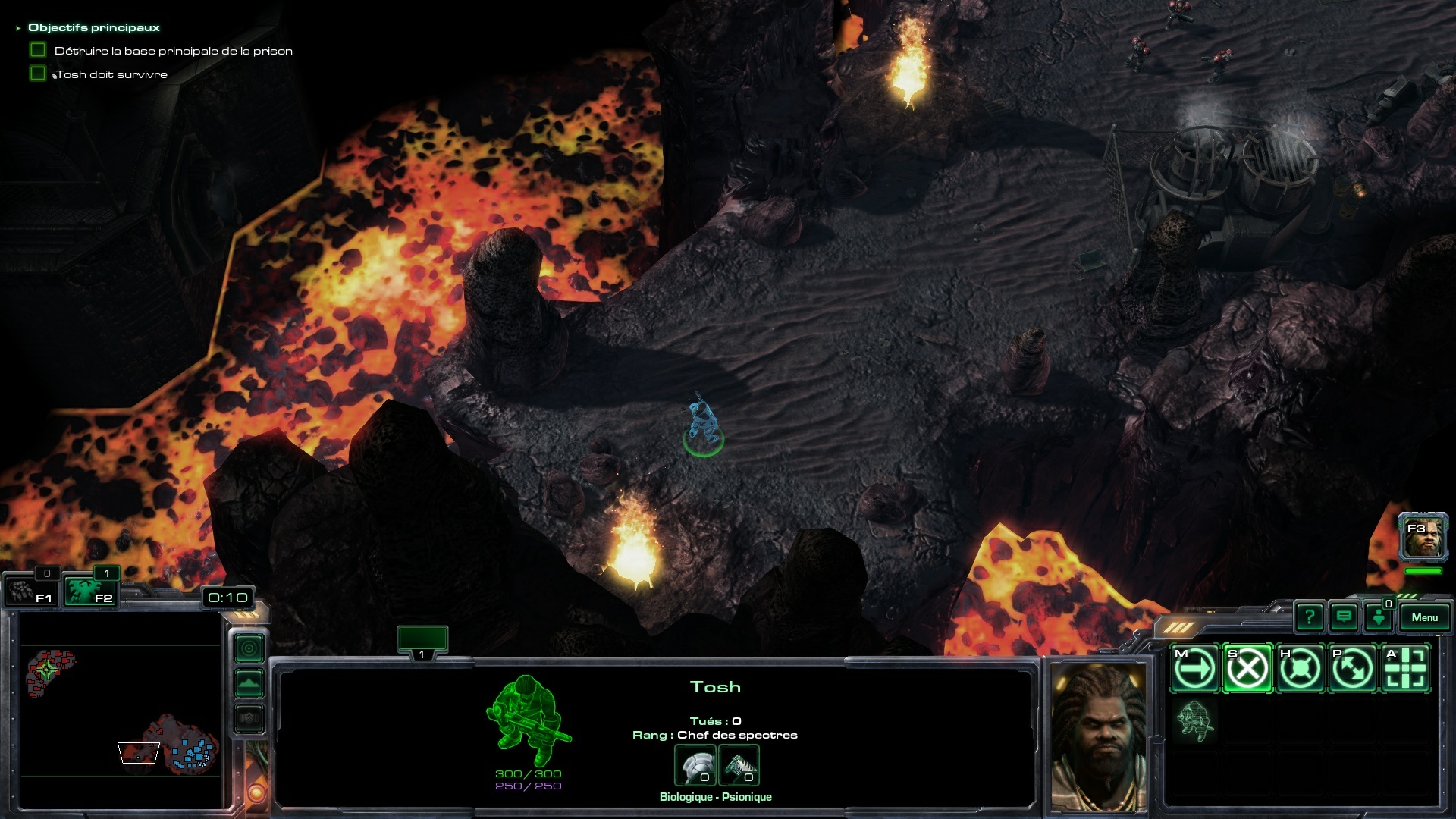1456x819 pixels.
Task: Use Tosh's ability in the second row
Action: click(1194, 720)
